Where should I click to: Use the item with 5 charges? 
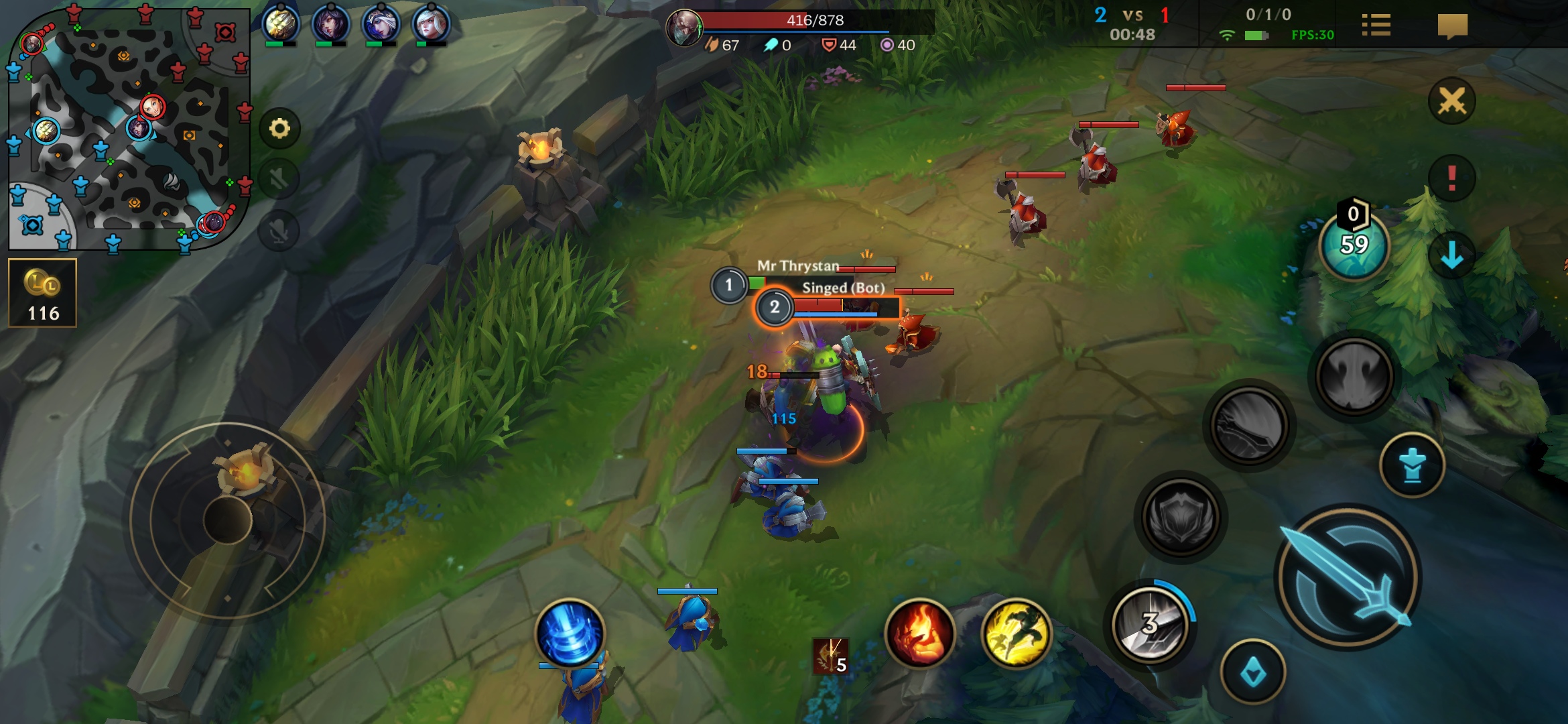pyautogui.click(x=831, y=655)
